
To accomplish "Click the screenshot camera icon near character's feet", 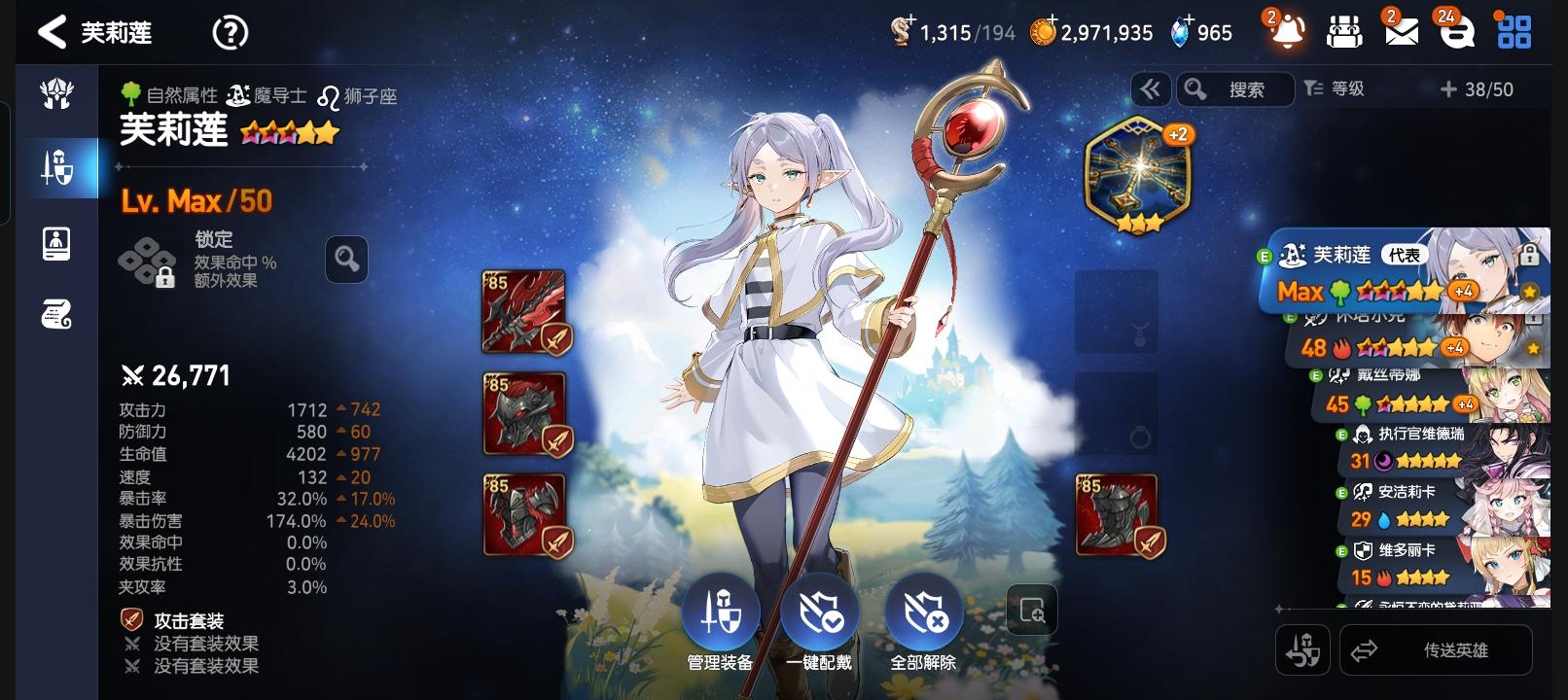I will tap(1031, 610).
